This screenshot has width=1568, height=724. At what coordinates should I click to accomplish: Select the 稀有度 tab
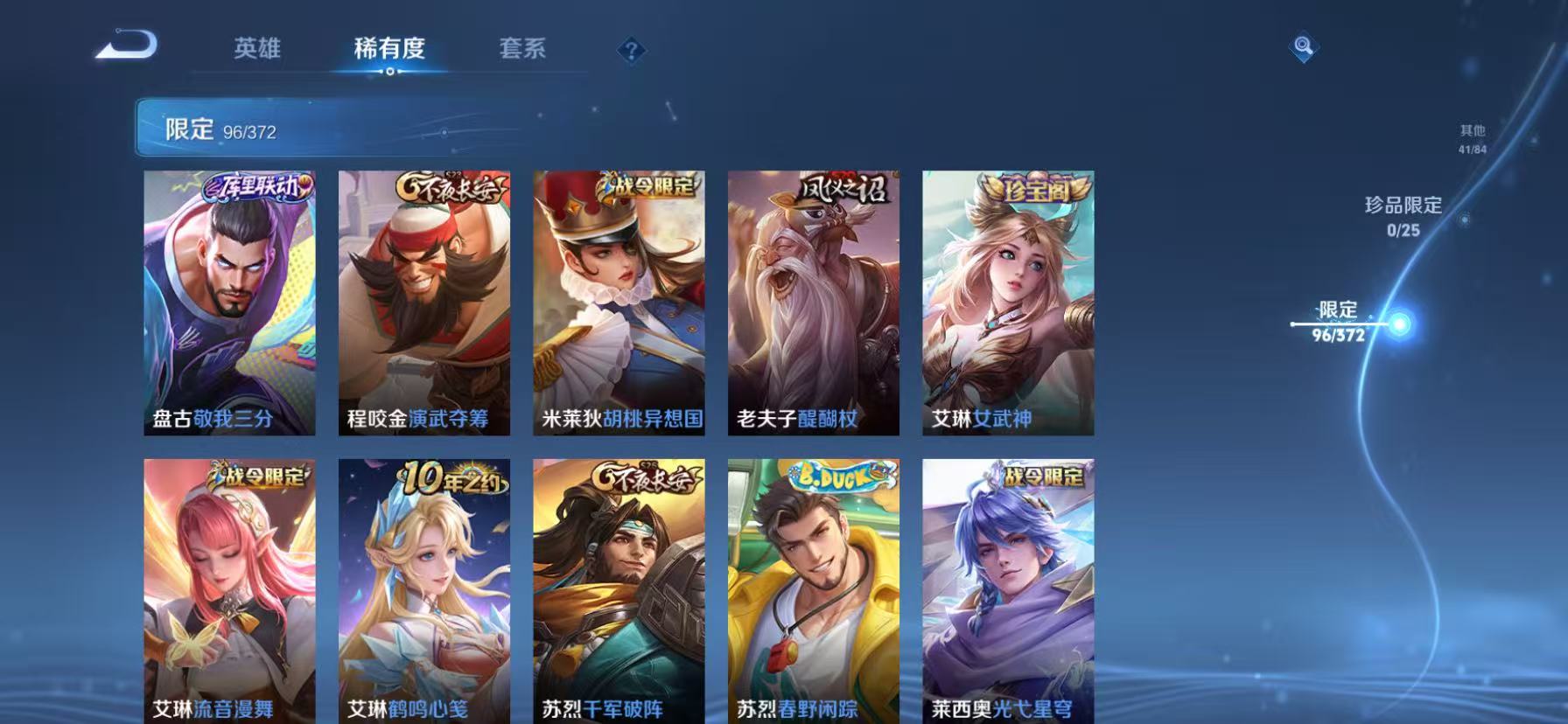coord(391,50)
